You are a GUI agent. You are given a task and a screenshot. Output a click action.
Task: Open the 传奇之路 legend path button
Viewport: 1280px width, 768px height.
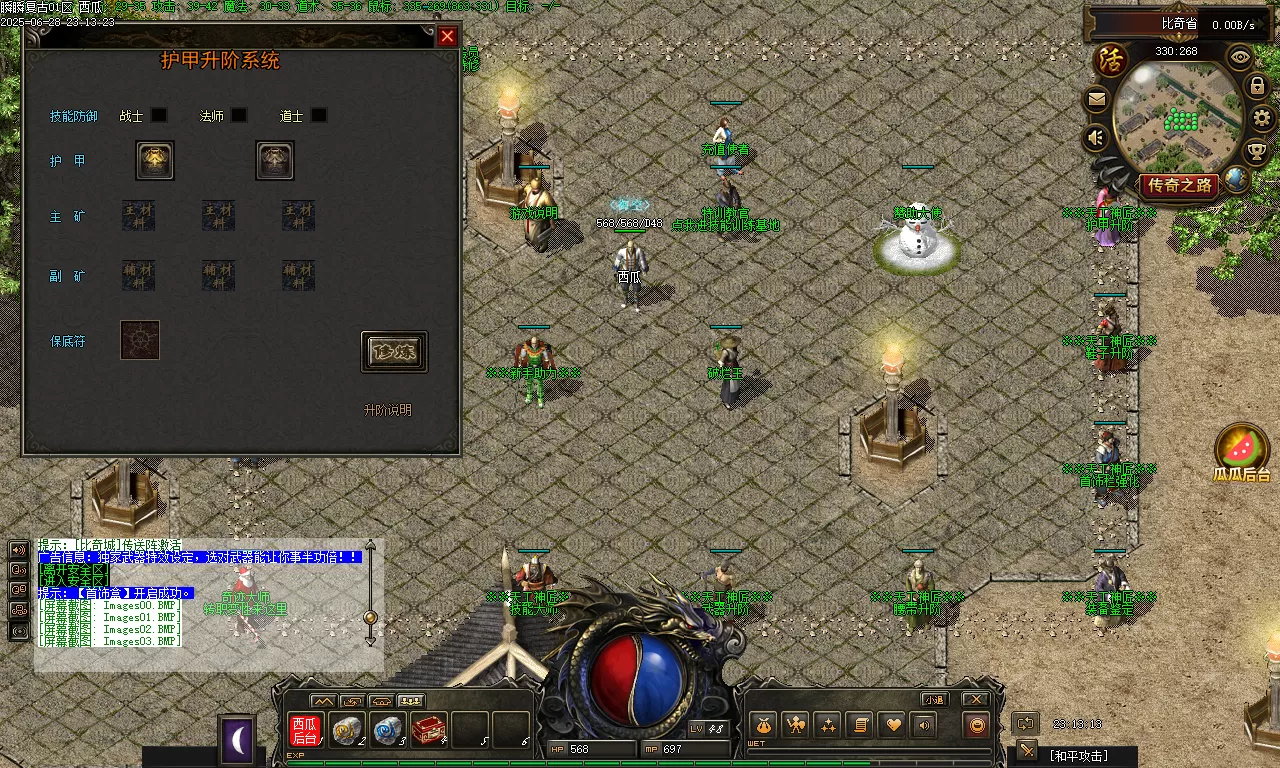[x=1180, y=185]
